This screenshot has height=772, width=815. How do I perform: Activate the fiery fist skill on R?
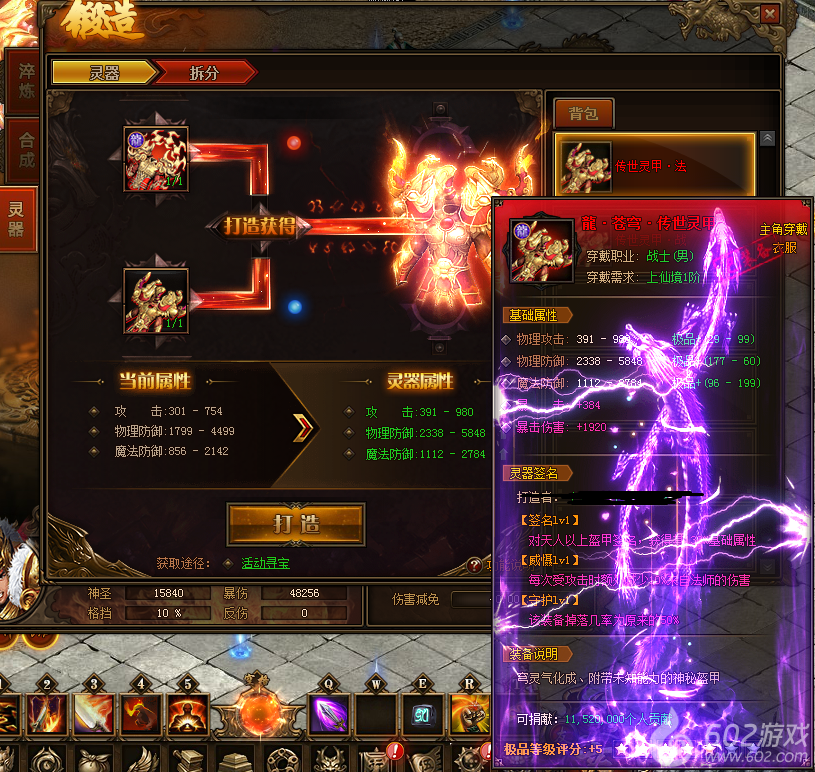click(469, 715)
